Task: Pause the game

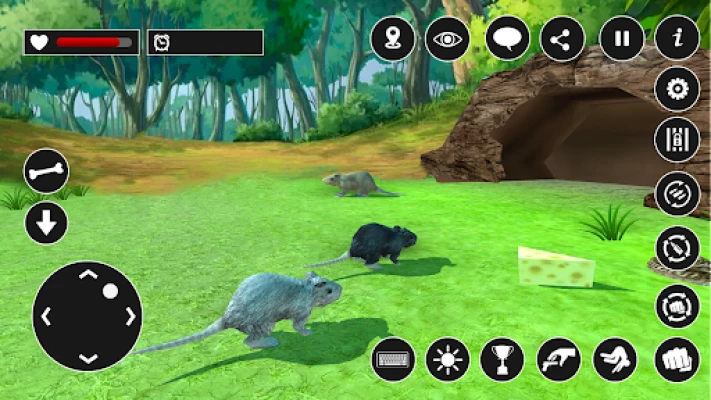Action: 622,40
